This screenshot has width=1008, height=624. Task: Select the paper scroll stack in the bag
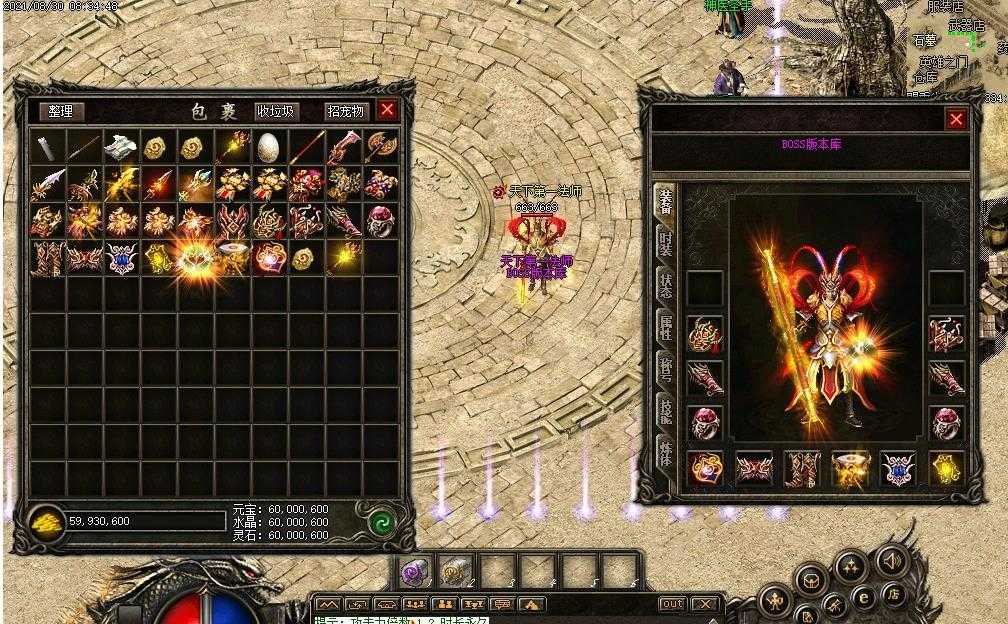[120, 147]
